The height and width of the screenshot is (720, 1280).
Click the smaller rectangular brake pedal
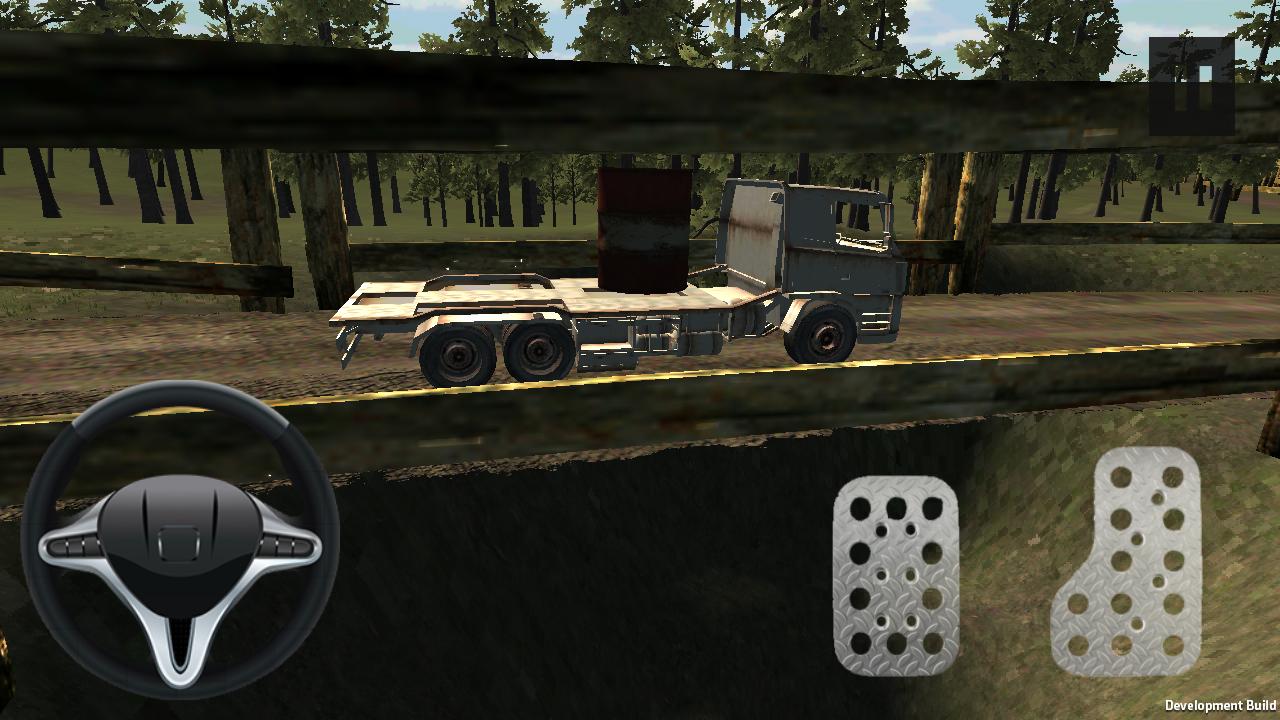(898, 580)
